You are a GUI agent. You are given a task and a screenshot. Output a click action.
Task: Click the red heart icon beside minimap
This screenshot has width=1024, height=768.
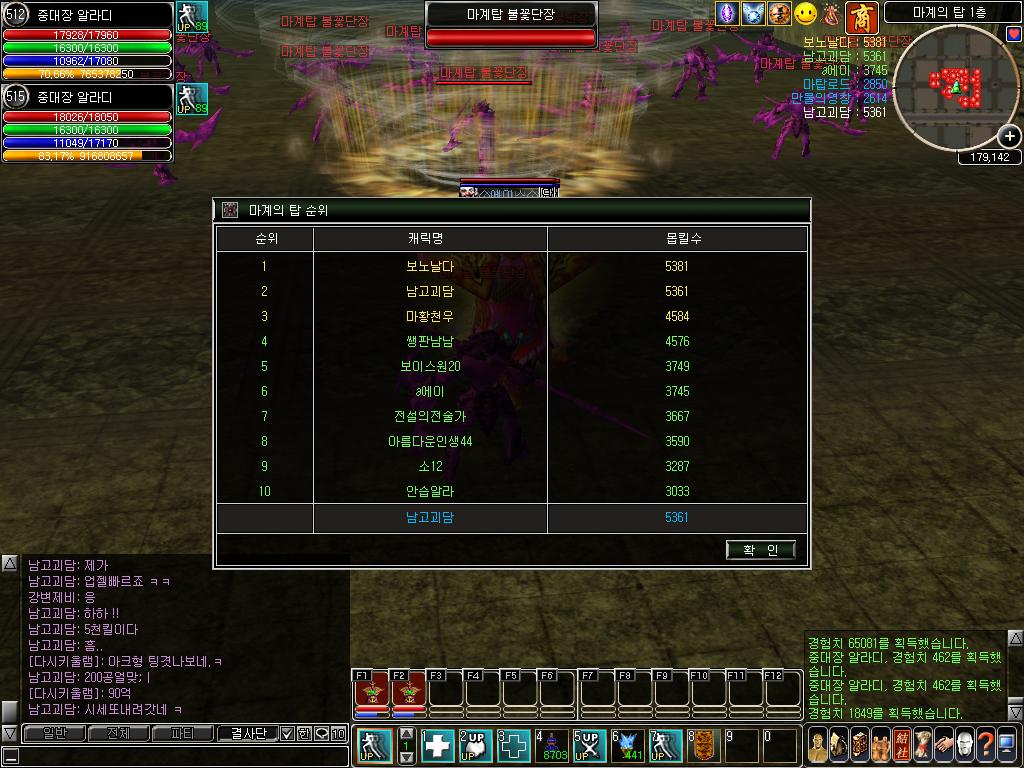pos(1014,35)
